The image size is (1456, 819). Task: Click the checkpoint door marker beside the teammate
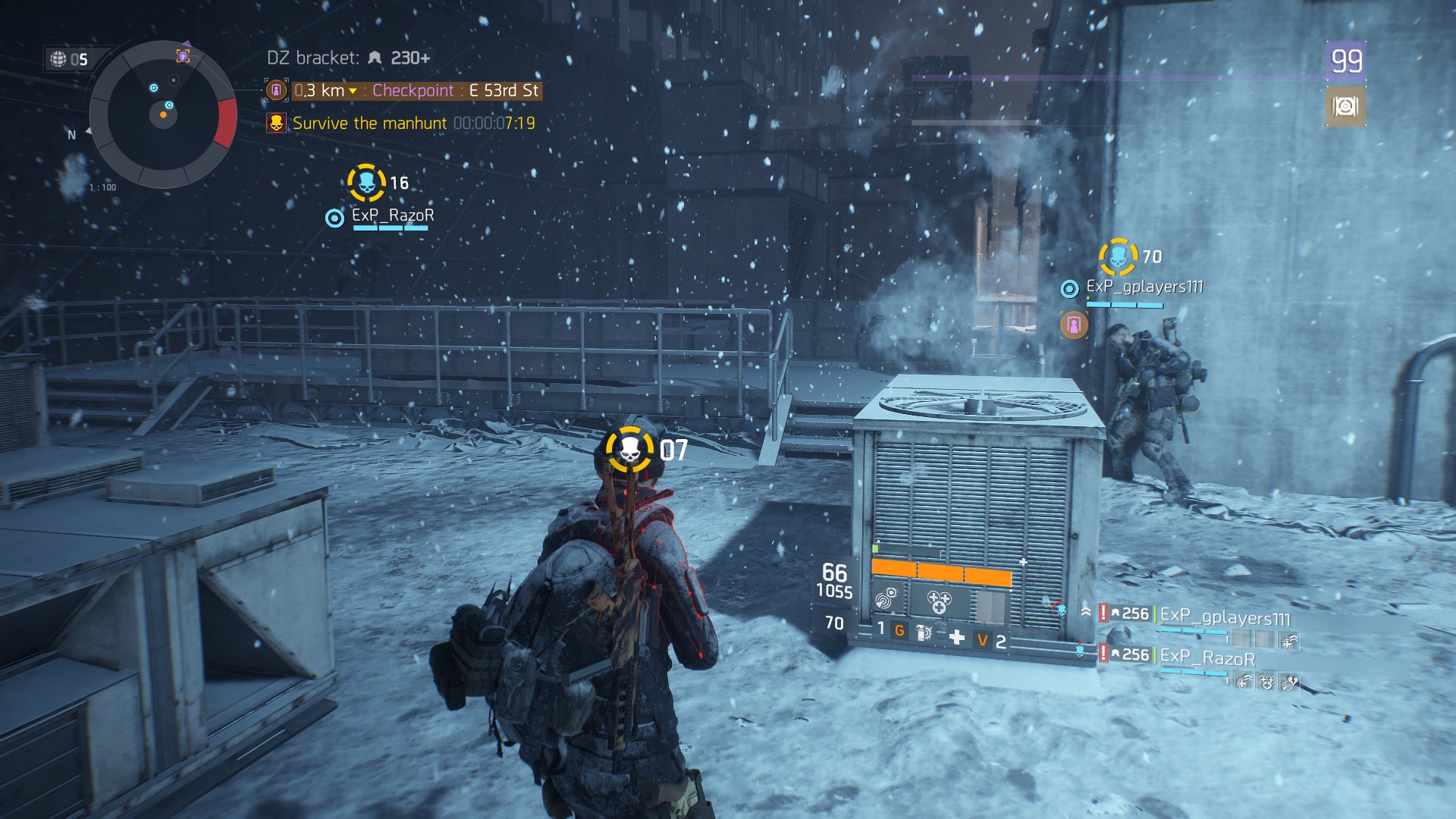pyautogui.click(x=1074, y=325)
